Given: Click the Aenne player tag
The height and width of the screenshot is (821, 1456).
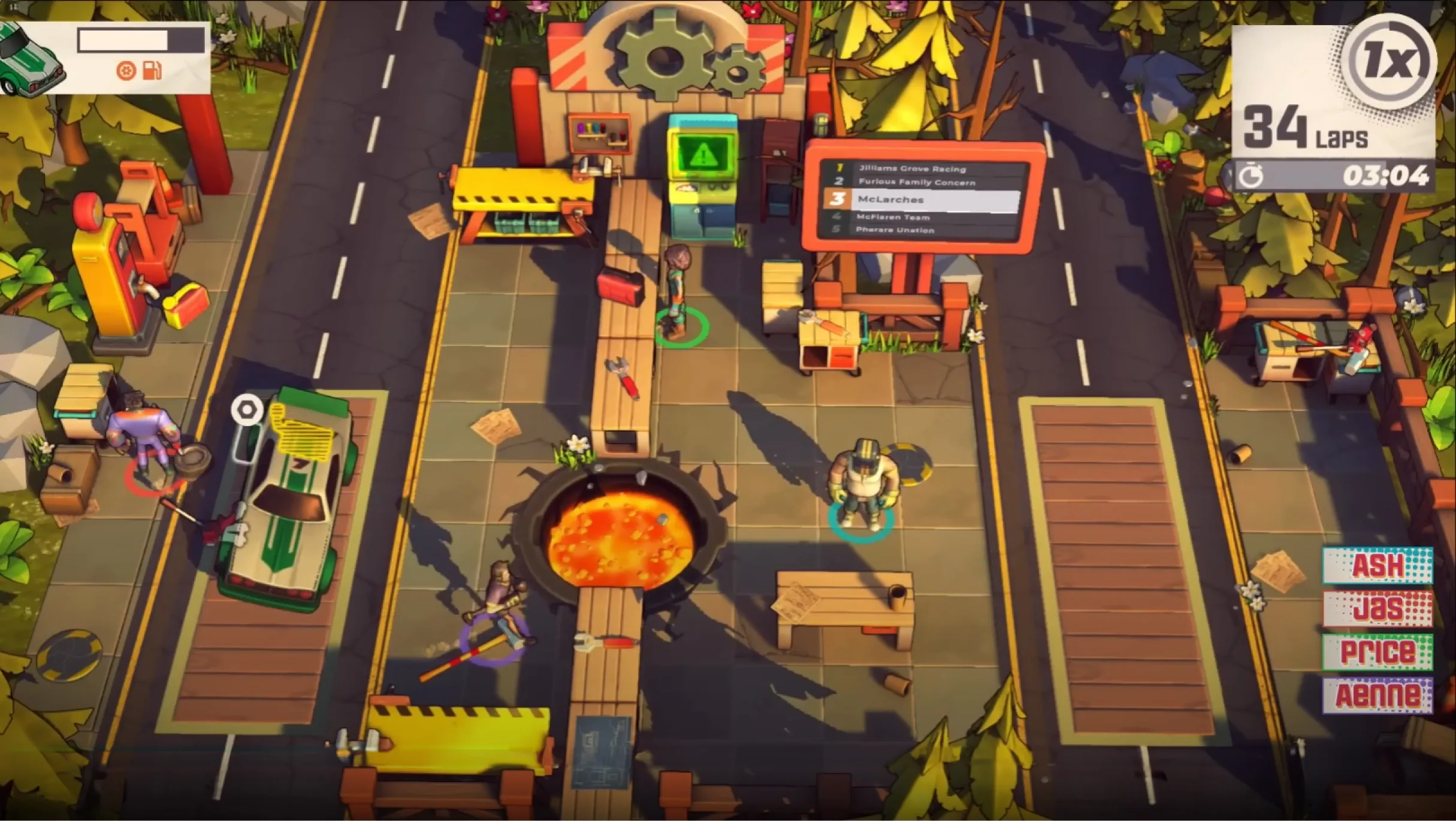Looking at the screenshot, I should point(1377,695).
